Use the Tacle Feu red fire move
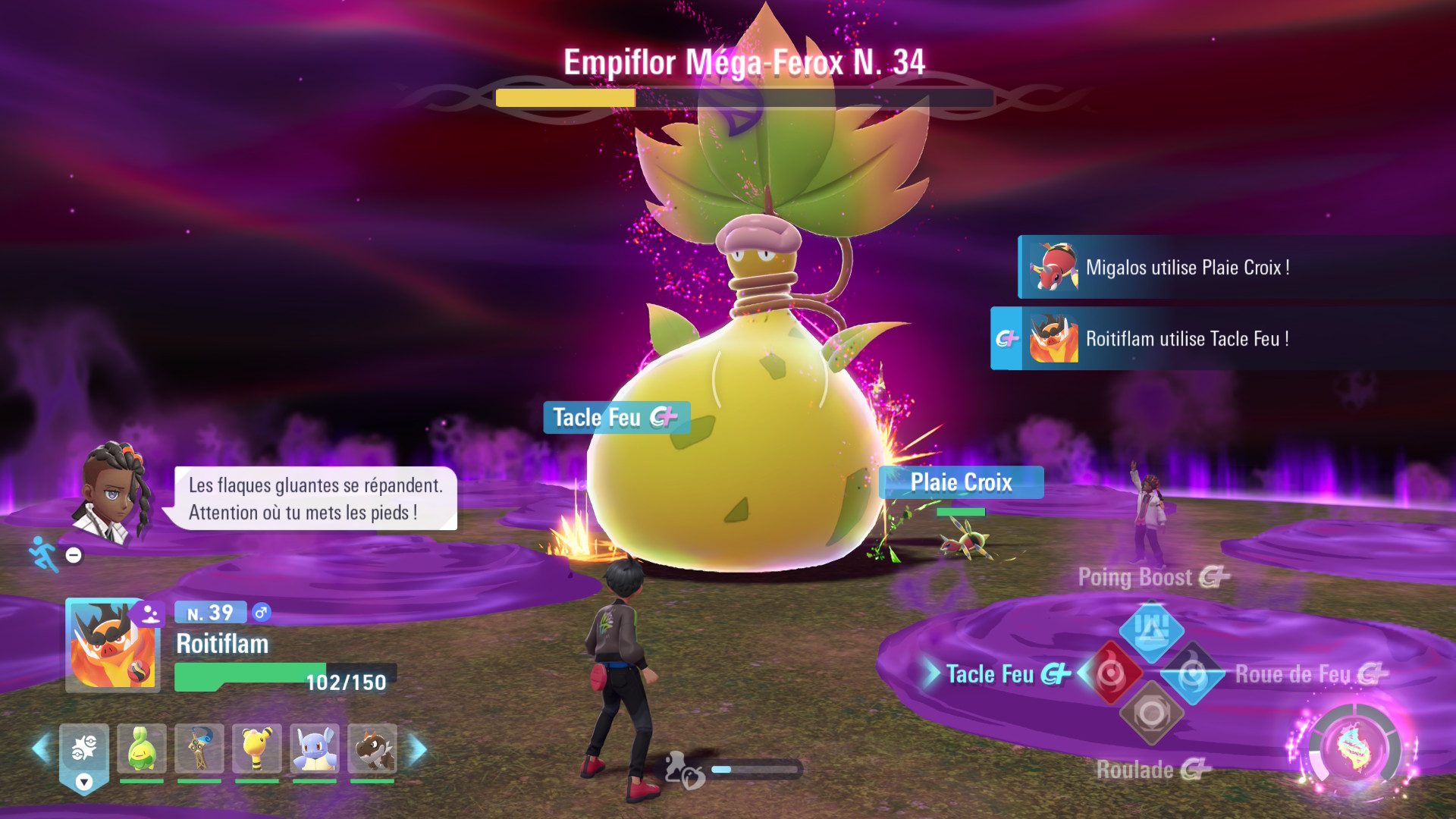The image size is (1456, 819). [1111, 673]
